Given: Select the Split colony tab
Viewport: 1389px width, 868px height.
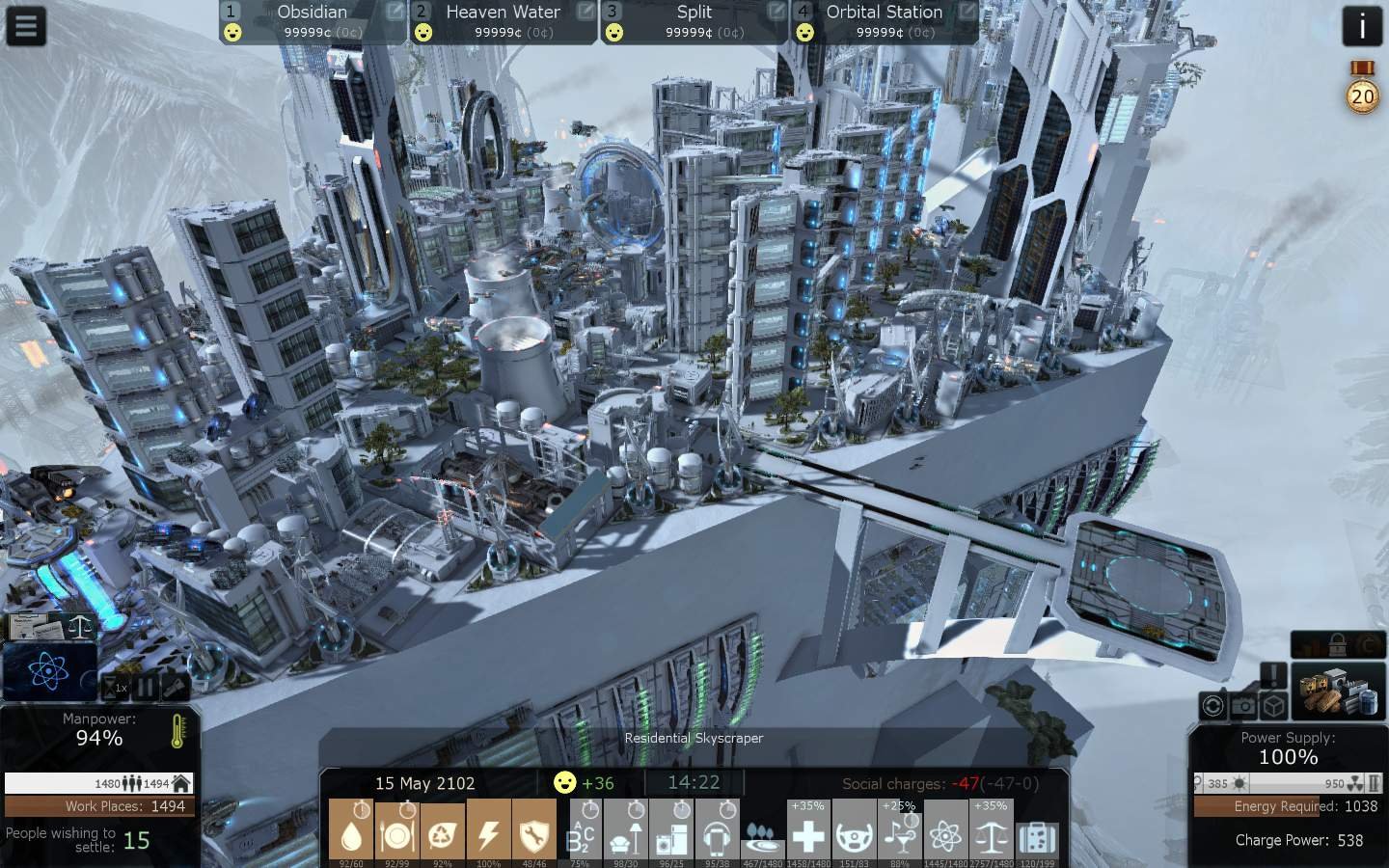Looking at the screenshot, I should pyautogui.click(x=694, y=21).
